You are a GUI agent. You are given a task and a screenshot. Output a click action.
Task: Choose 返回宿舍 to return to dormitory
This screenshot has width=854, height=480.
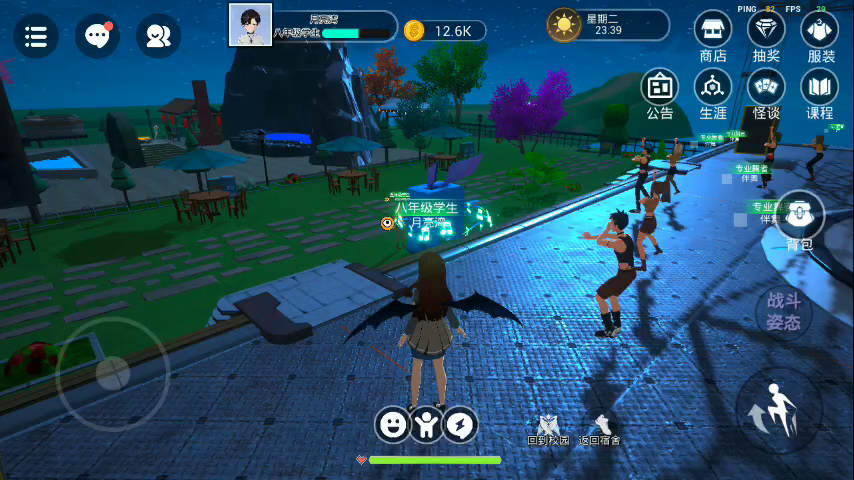pyautogui.click(x=600, y=430)
